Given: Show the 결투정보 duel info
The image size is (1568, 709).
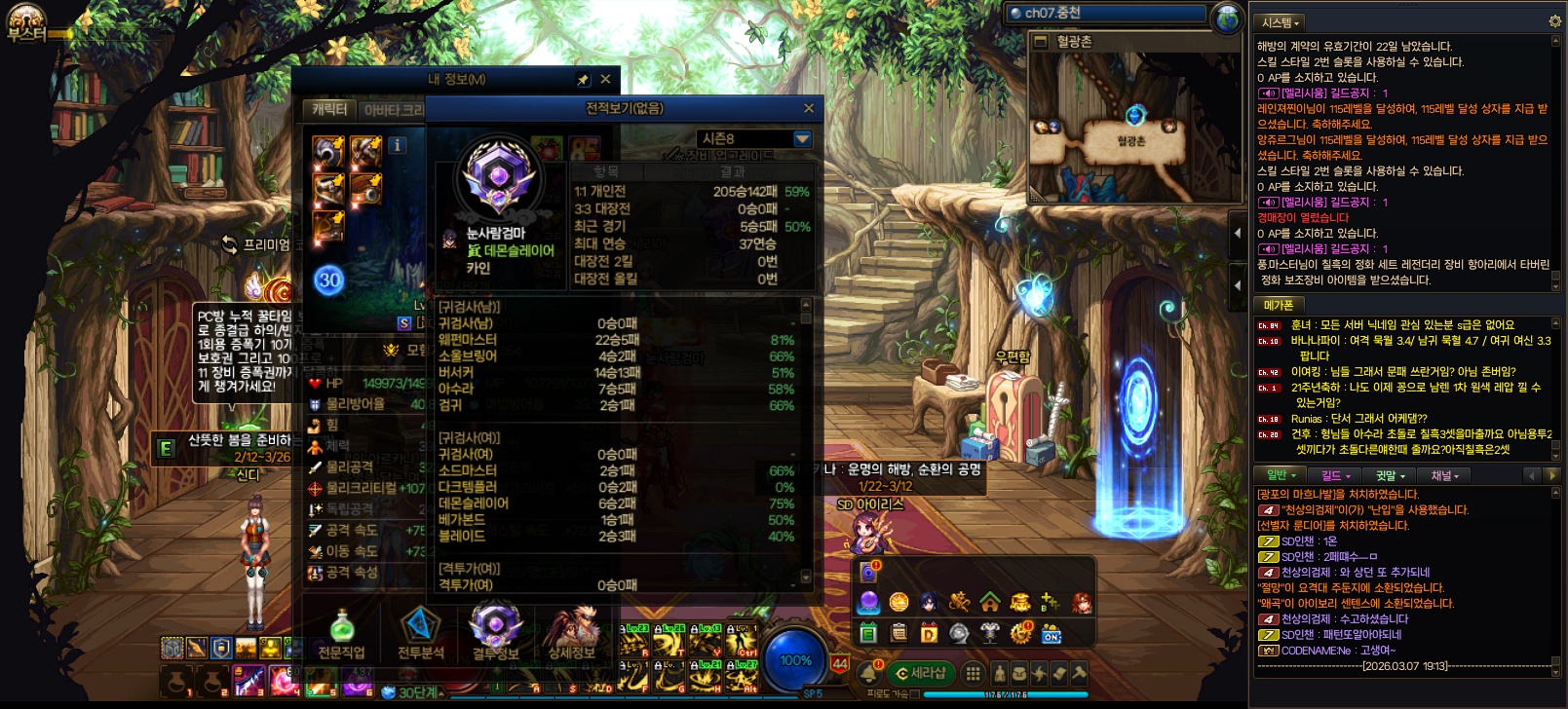Looking at the screenshot, I should 496,634.
